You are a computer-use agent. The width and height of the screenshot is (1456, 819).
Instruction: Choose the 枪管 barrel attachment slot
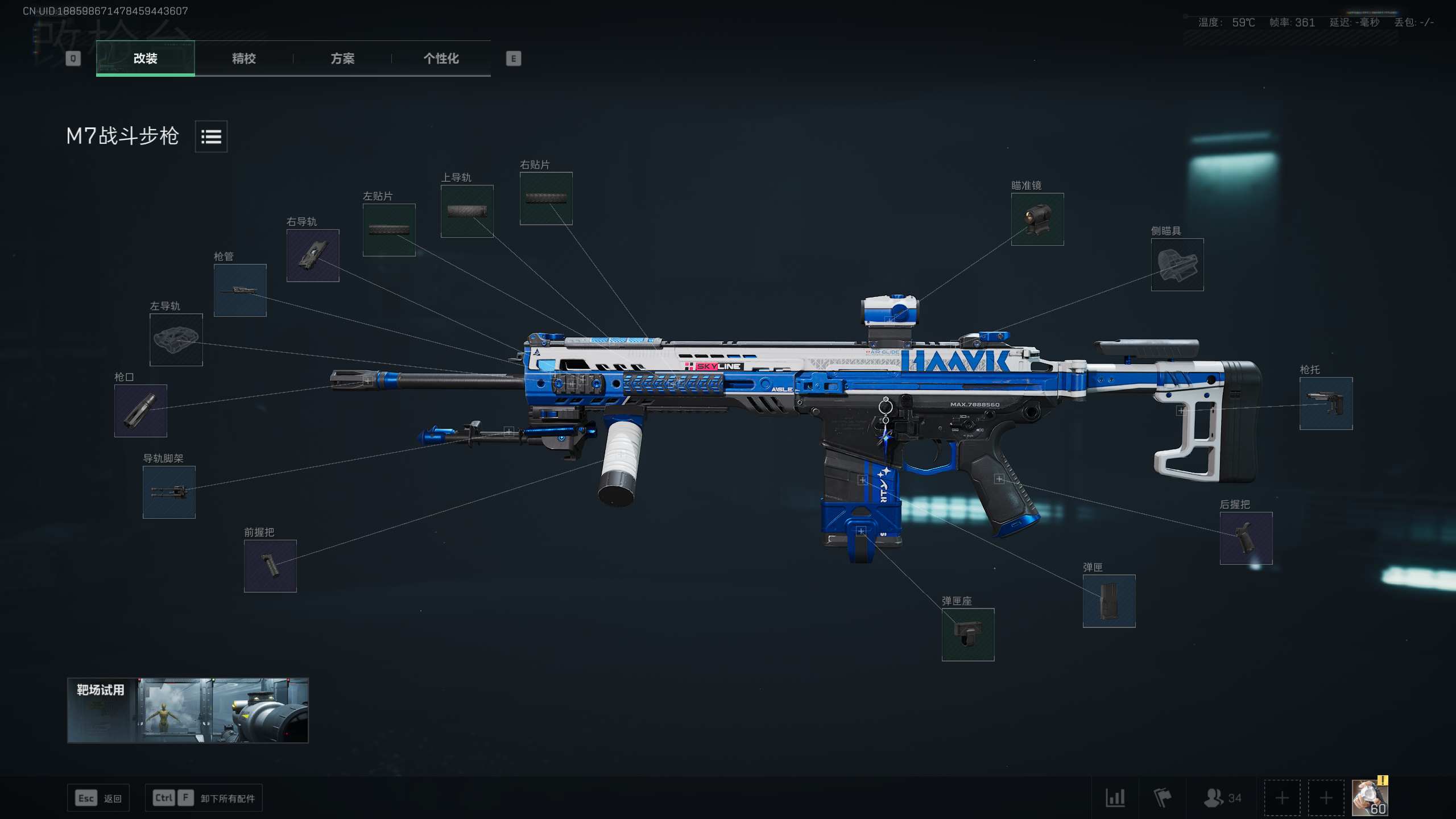(x=240, y=290)
